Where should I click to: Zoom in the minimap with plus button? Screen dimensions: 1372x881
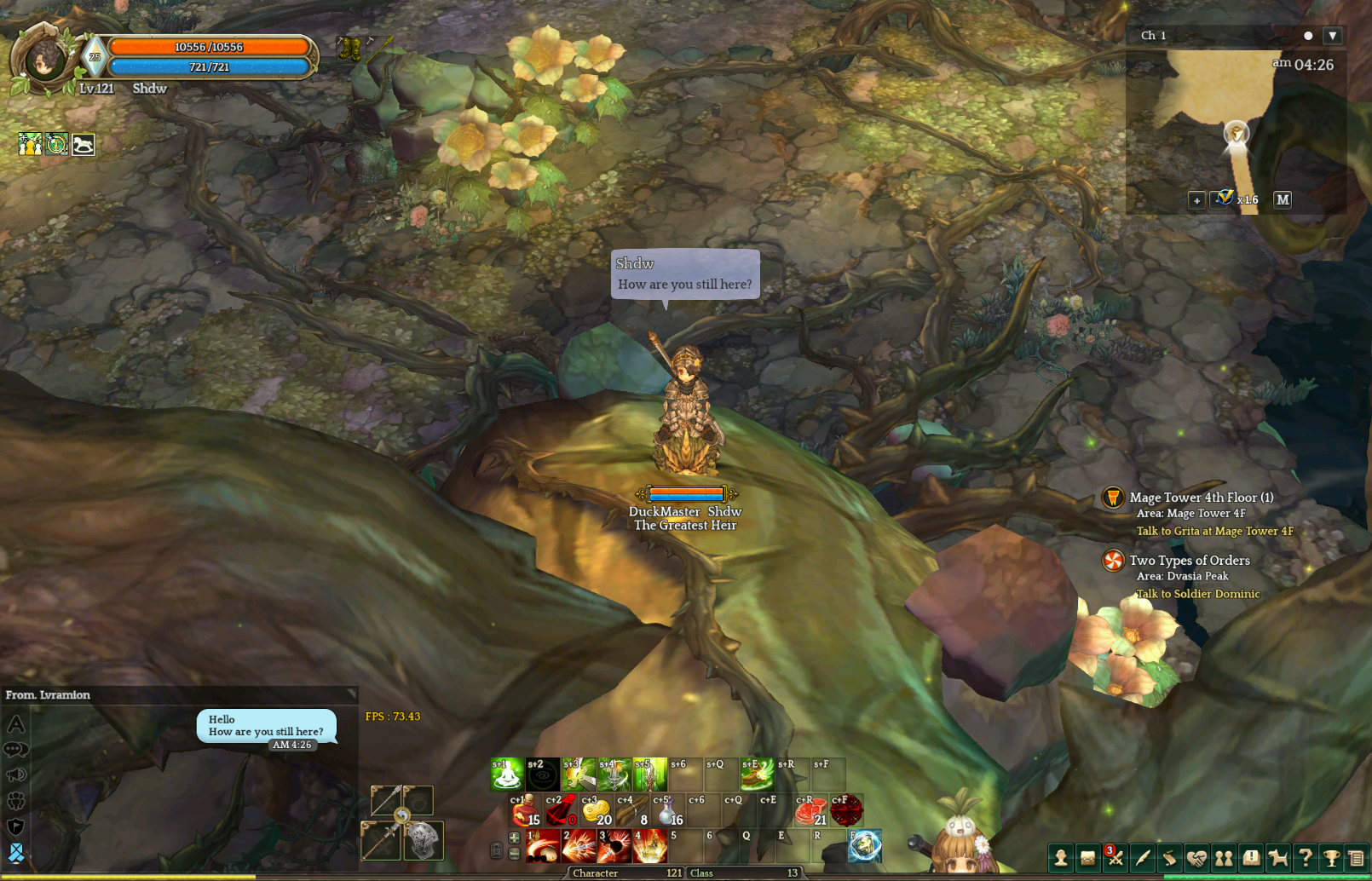coord(1196,200)
